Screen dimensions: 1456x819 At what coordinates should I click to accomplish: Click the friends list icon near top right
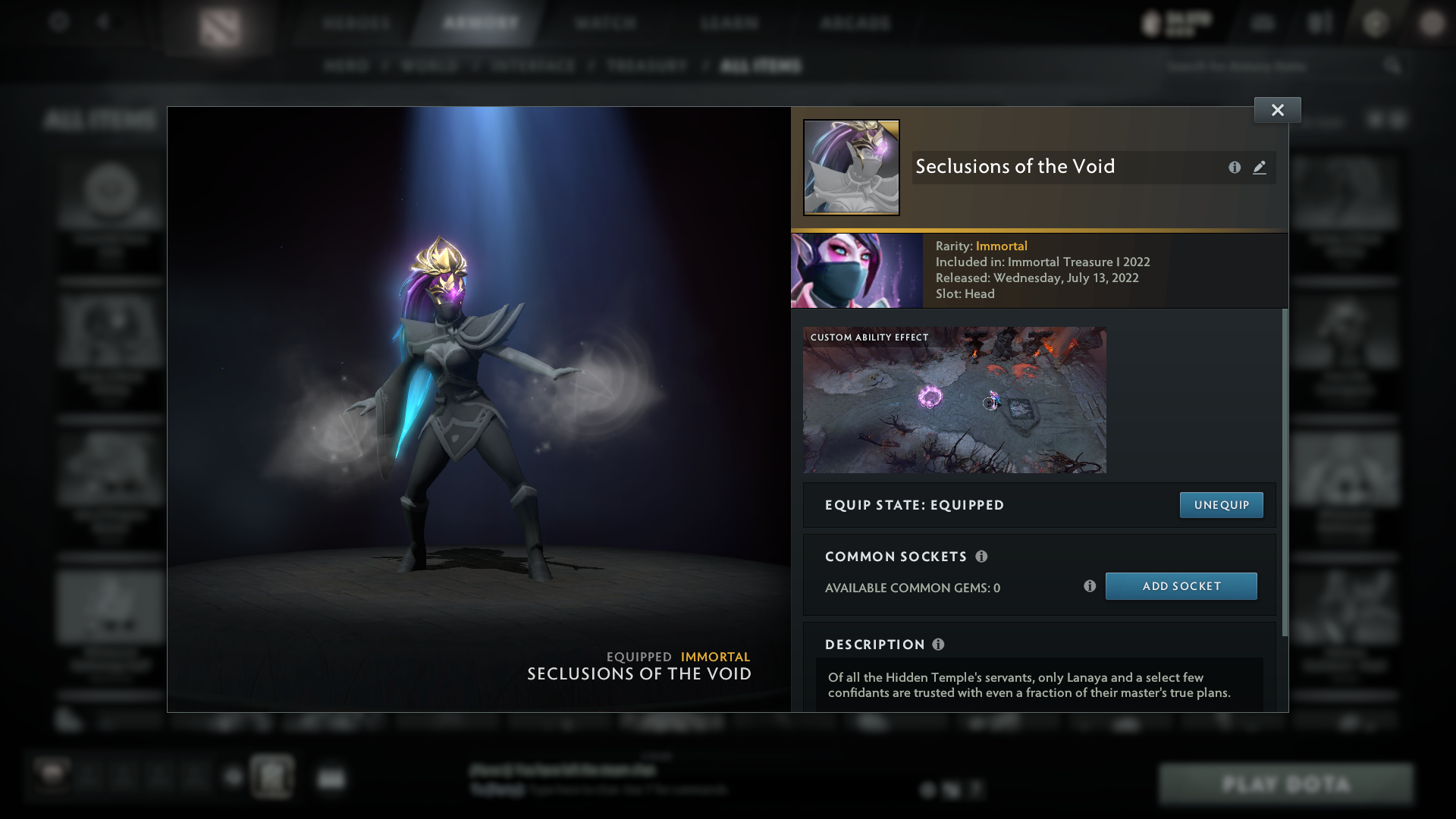point(1321,23)
